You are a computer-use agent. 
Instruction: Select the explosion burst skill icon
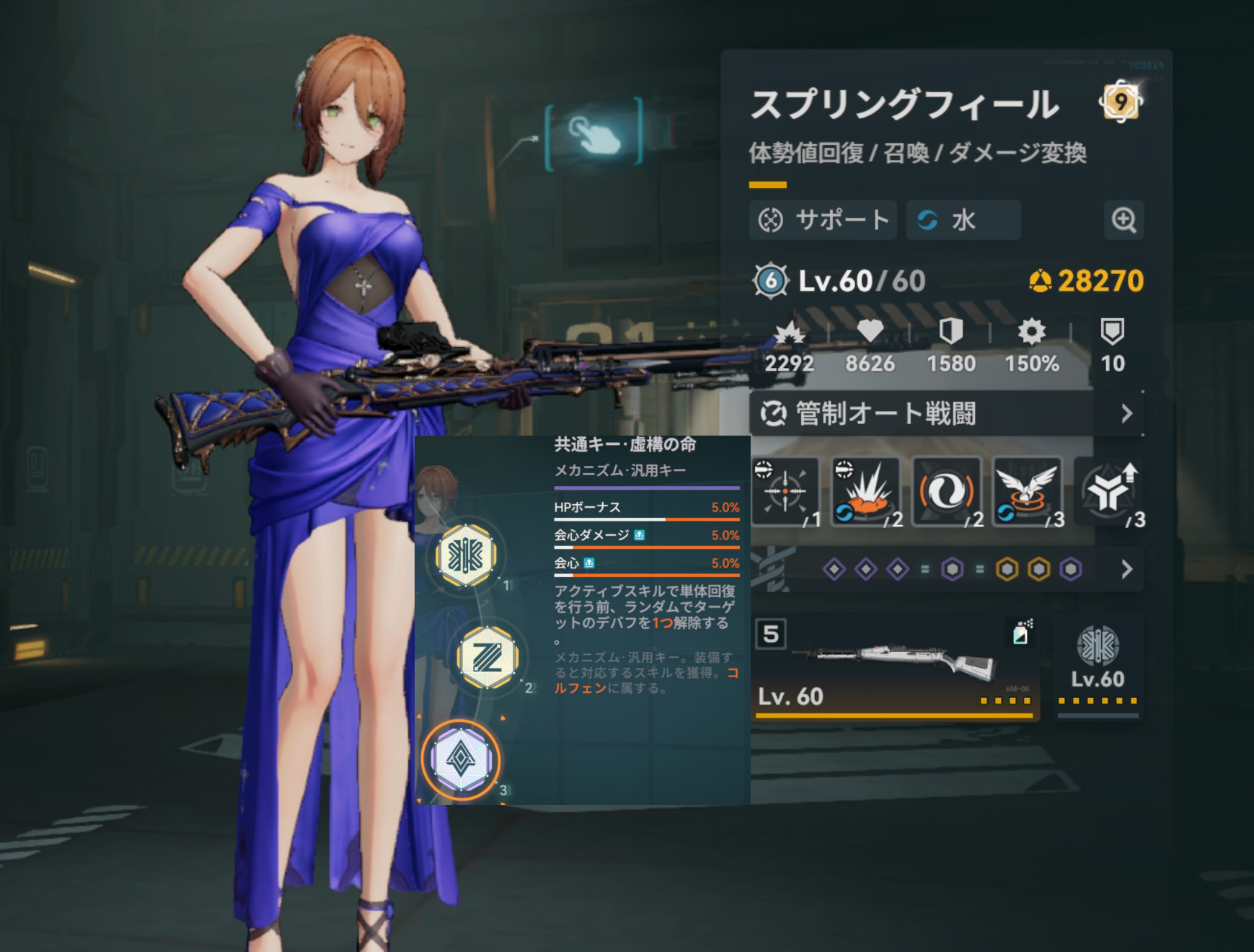[866, 492]
